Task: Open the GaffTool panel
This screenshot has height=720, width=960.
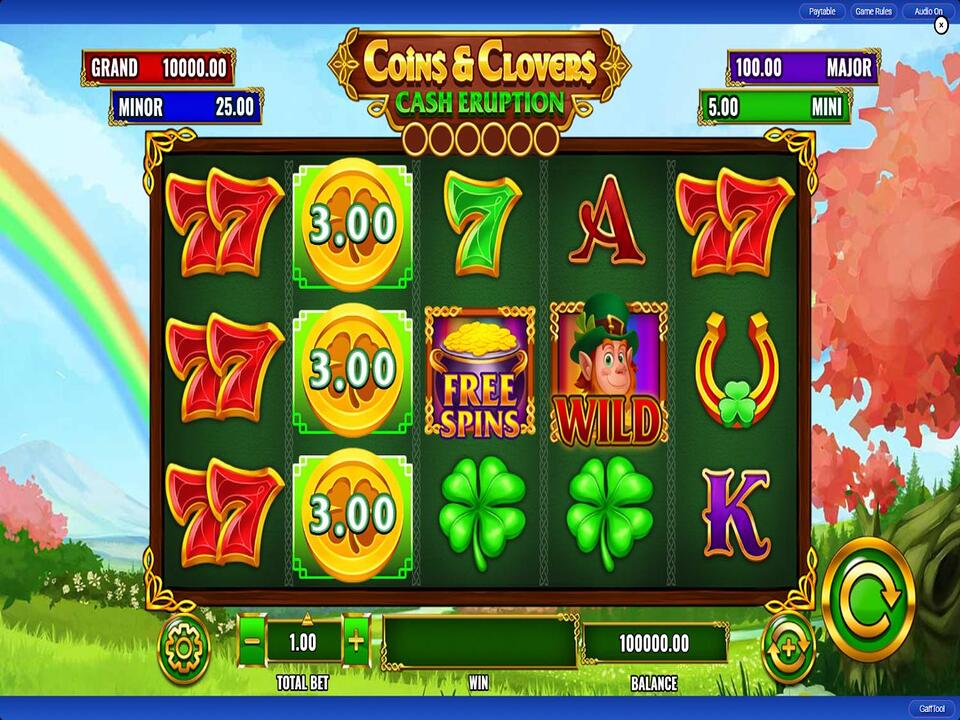Action: tap(929, 708)
